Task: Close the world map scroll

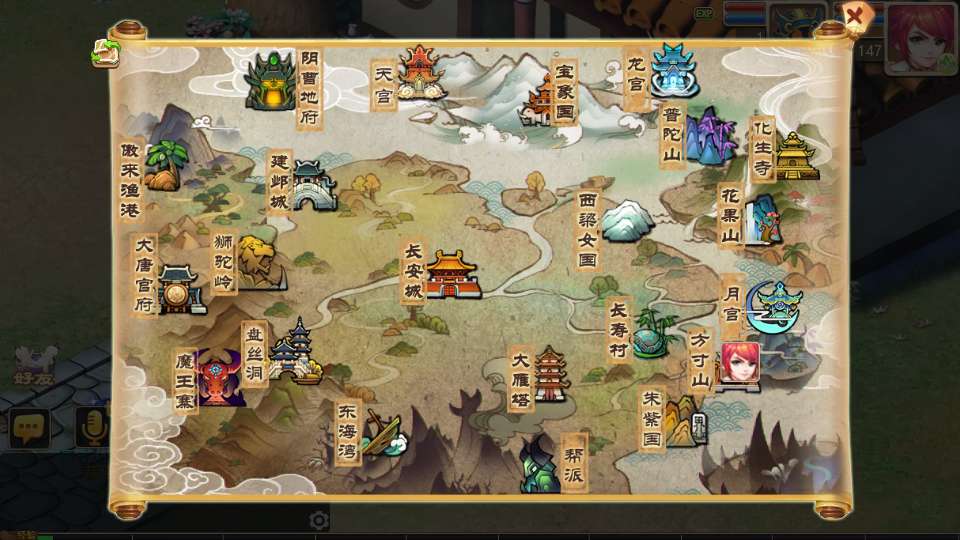Action: pyautogui.click(x=855, y=16)
